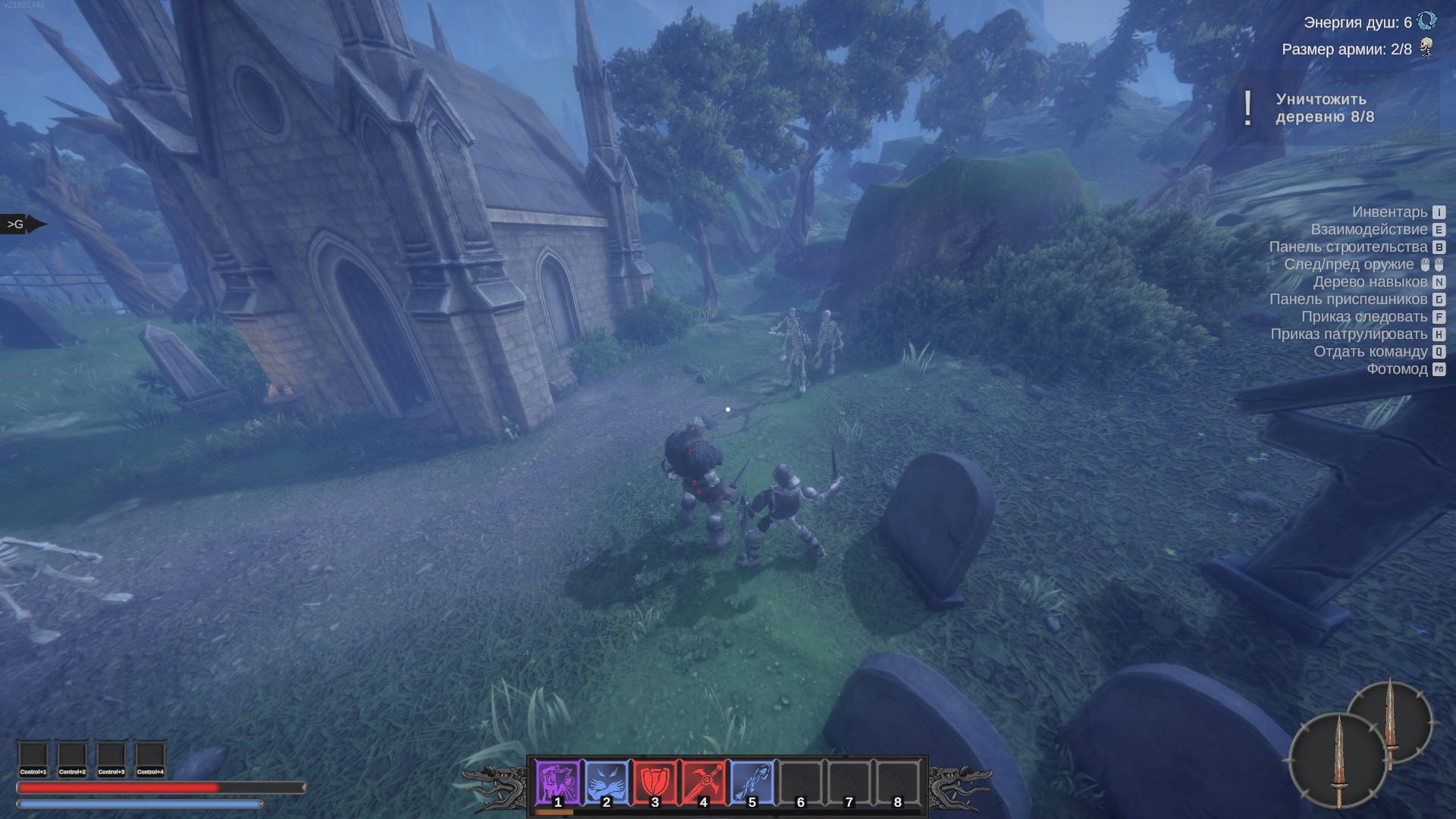Open the >G minion panel tab
This screenshot has width=1456, height=819.
[x=18, y=224]
